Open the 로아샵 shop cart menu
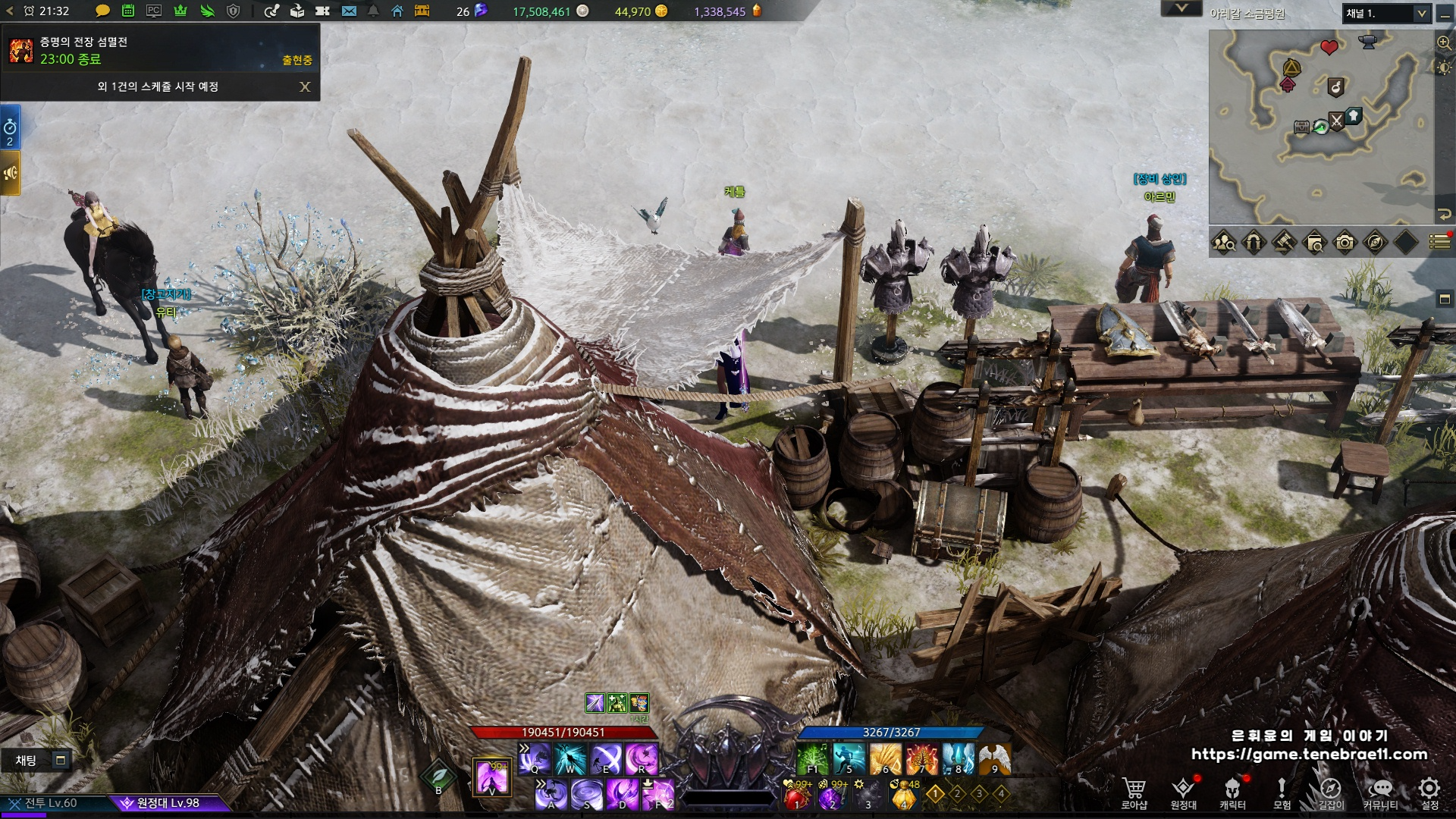 click(1134, 792)
